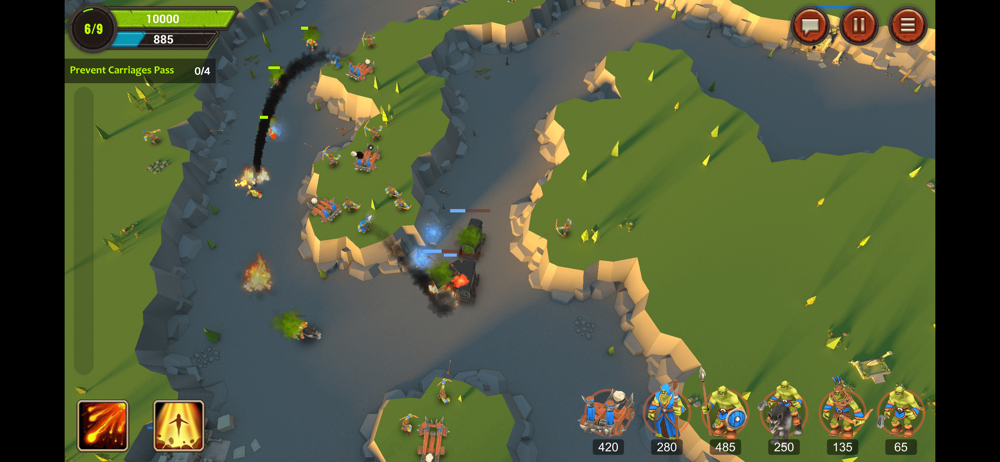Activate the golden light beam ability

179,425
